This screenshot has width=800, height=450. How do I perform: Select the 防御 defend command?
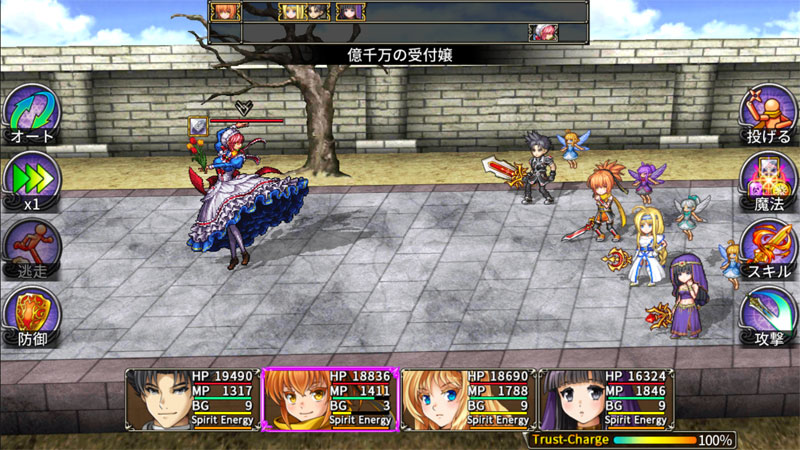point(31,314)
